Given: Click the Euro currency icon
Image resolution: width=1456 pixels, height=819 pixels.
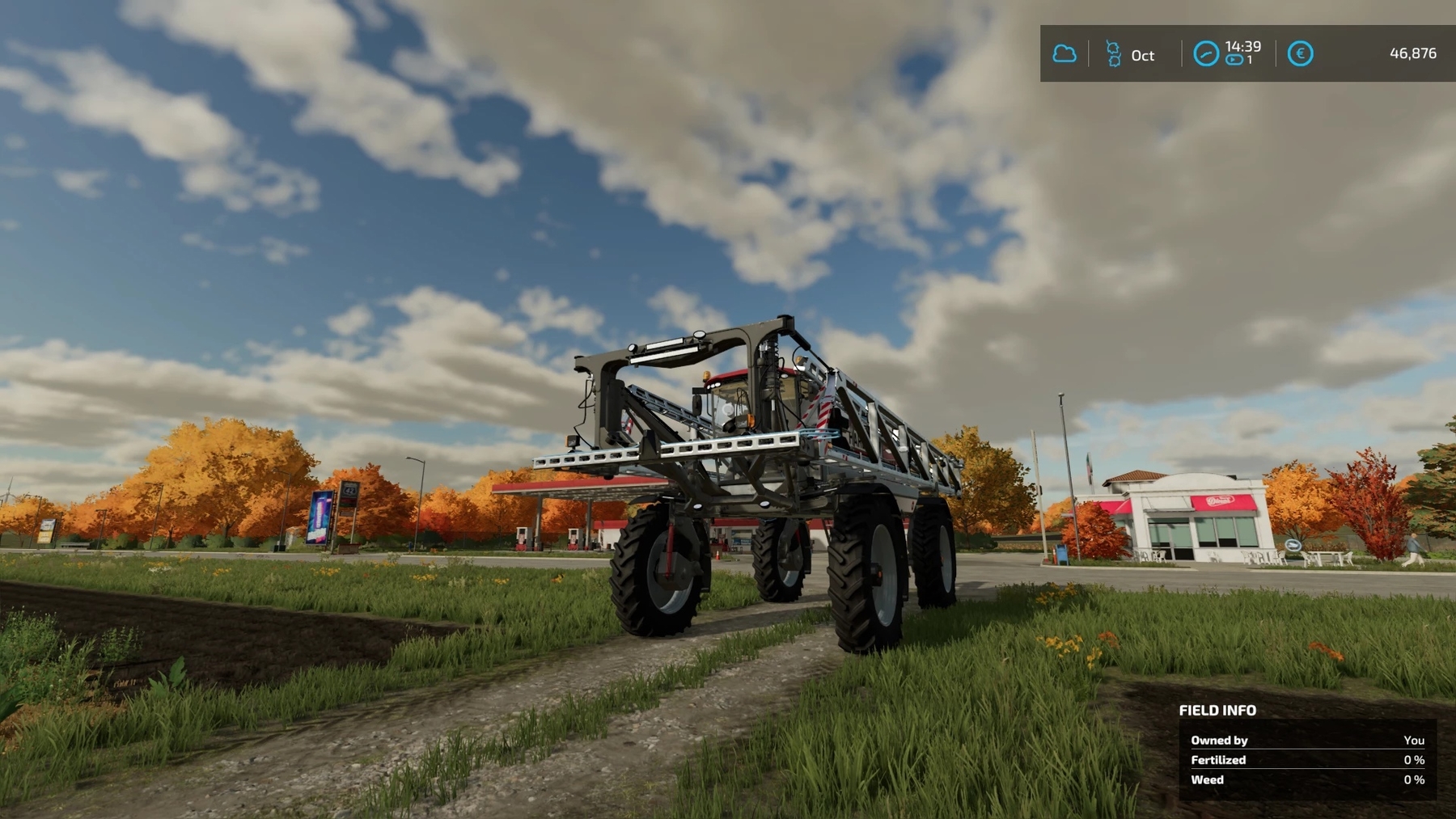Looking at the screenshot, I should (x=1301, y=54).
